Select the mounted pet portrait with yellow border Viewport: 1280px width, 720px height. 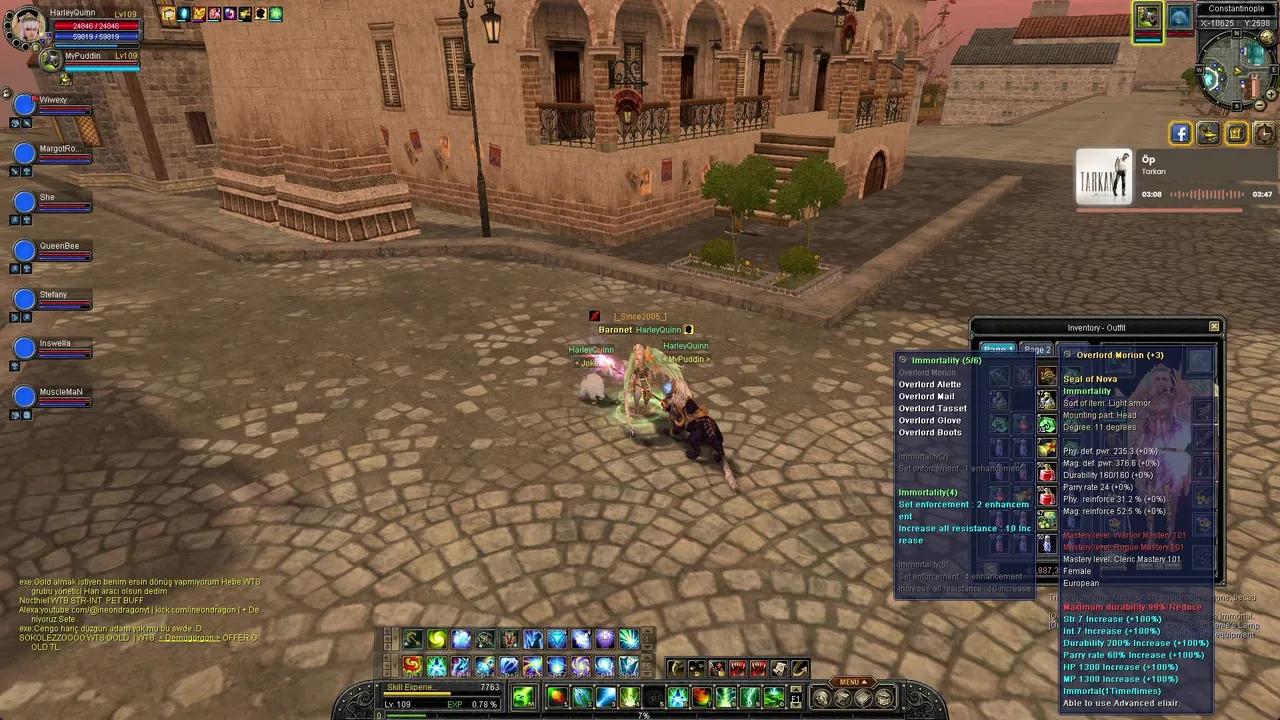[x=1148, y=17]
